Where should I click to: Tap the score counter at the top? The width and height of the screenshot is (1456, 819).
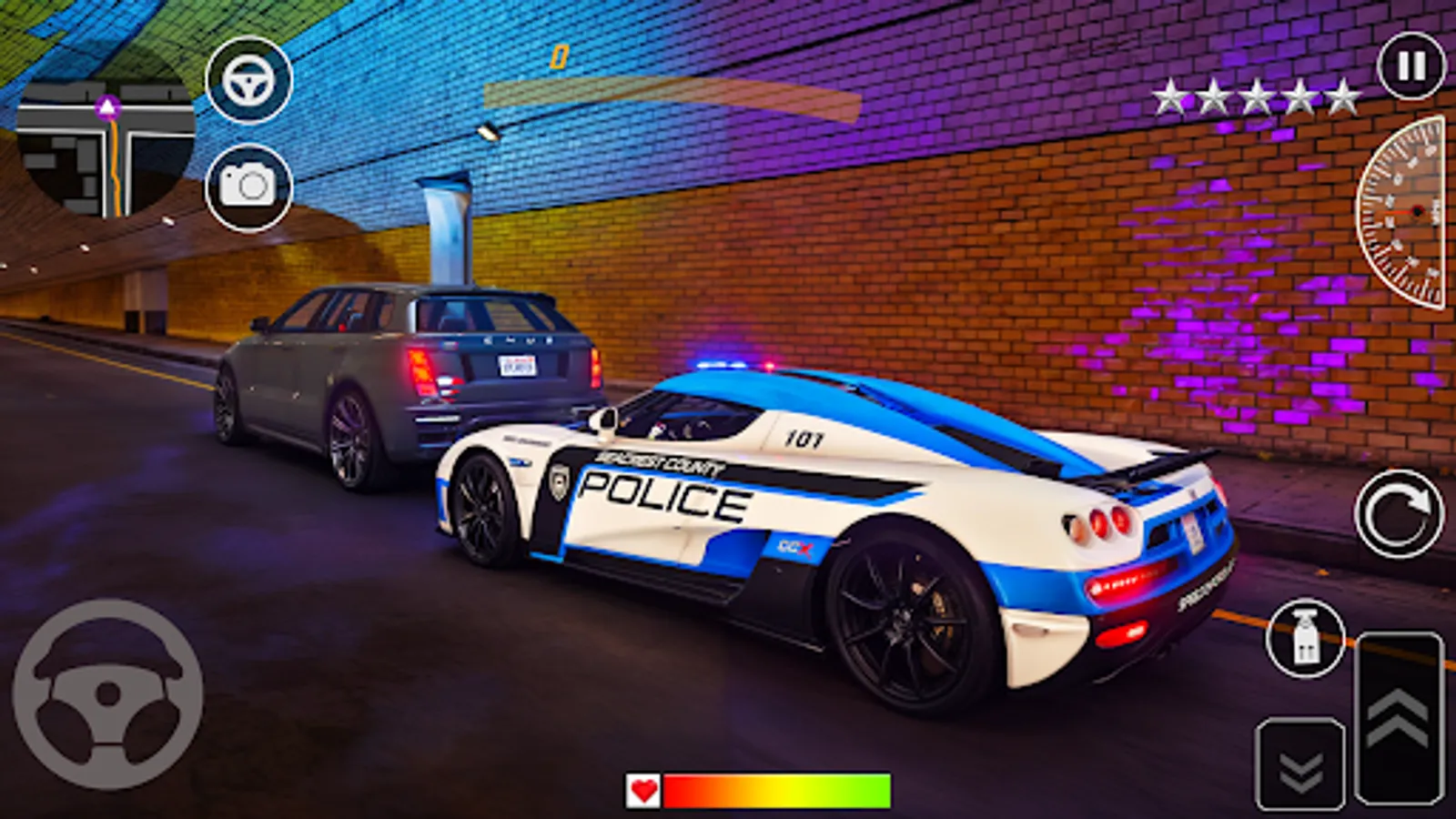559,57
